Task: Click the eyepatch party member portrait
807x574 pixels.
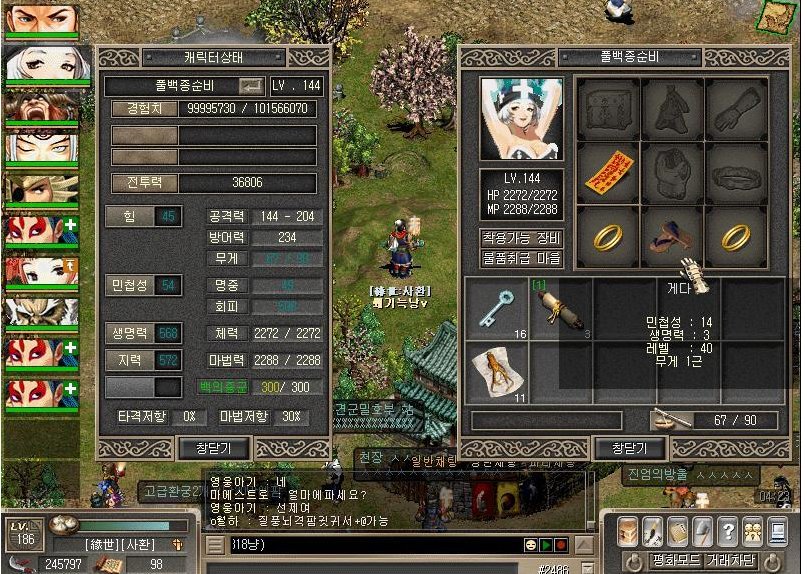Action: 42,191
